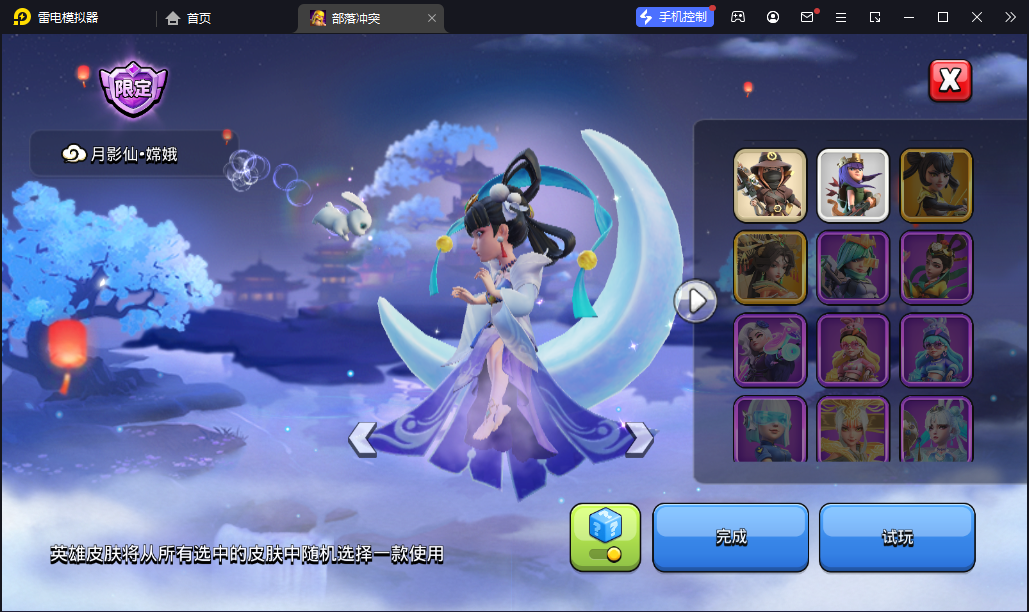Screen dimensions: 1029x612
Task: Select the gold-framed black hair-bun skin
Action: tap(936, 185)
